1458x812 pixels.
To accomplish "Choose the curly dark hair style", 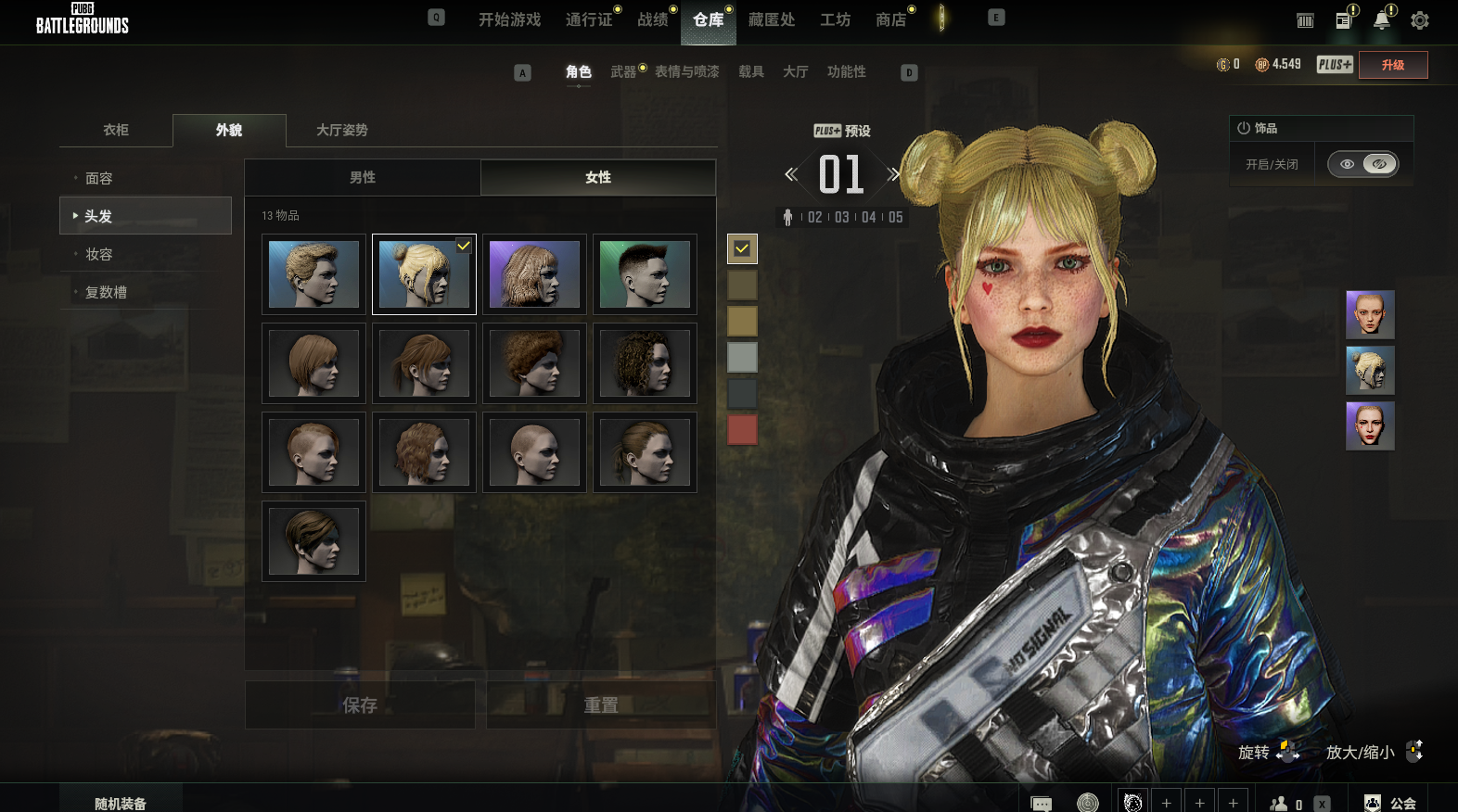I will 645,363.
